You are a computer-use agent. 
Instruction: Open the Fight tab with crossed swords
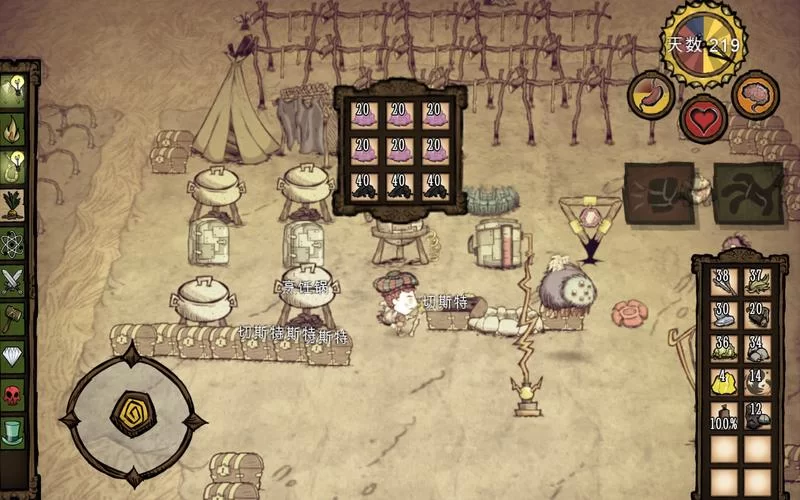13,281
